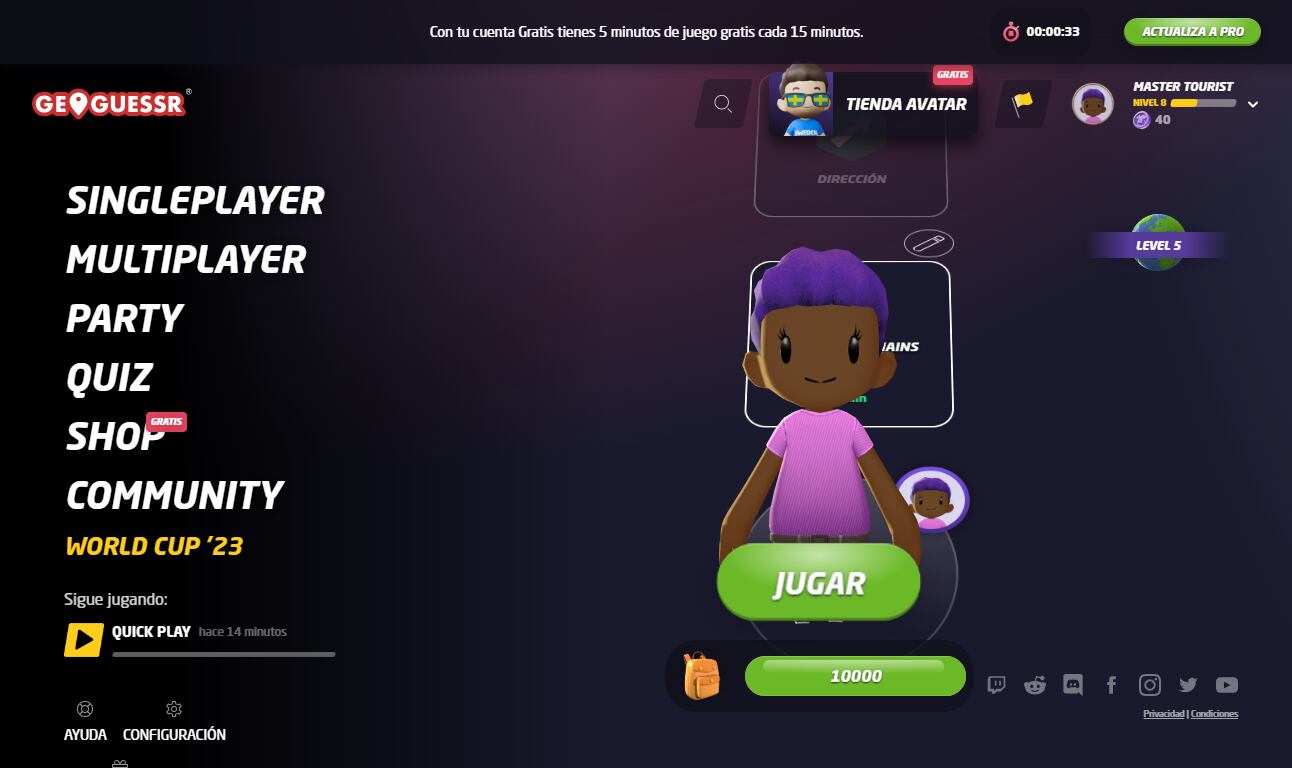Click the Actualiza a Pro button
This screenshot has height=768, width=1292.
(1192, 32)
